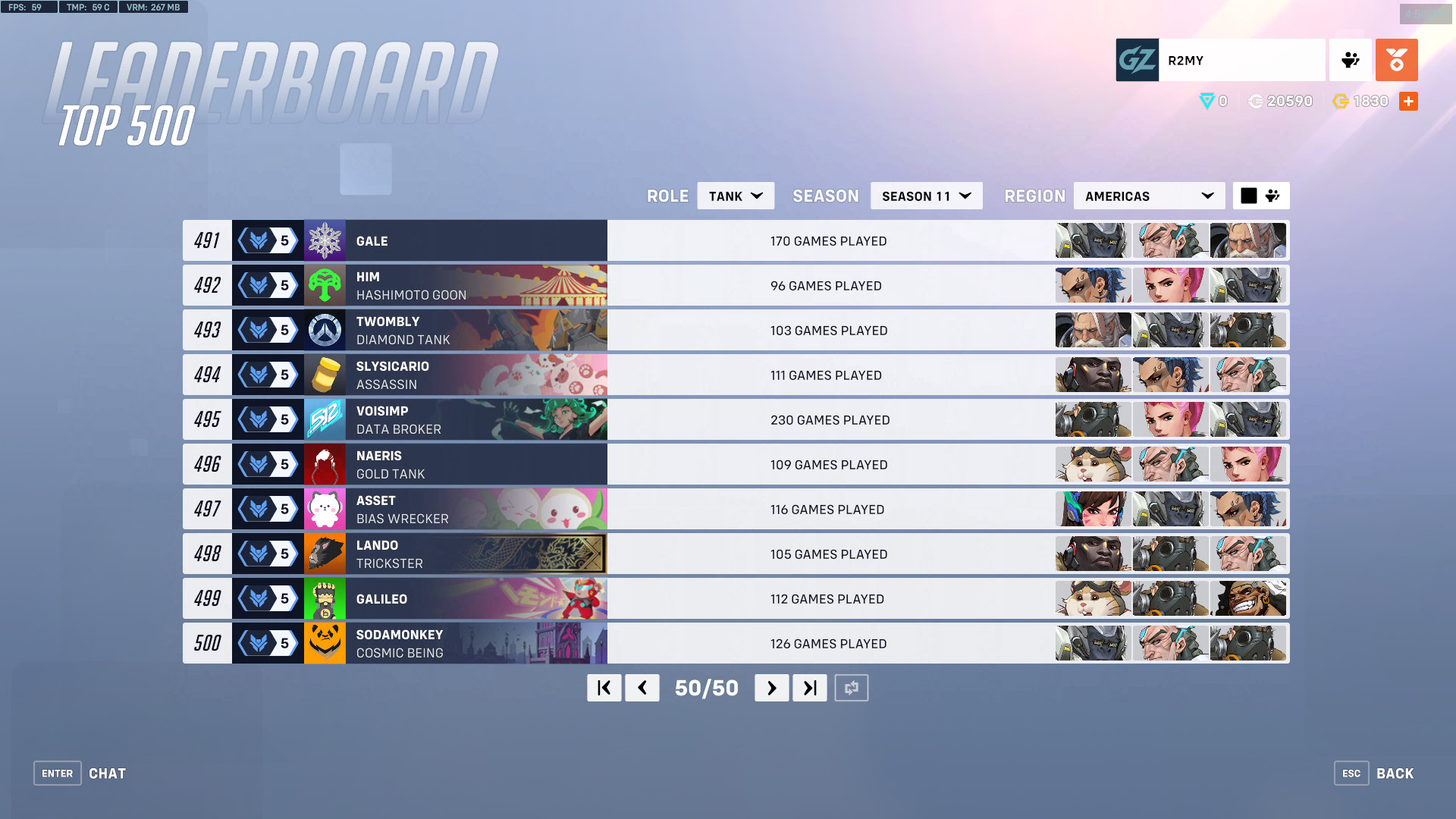This screenshot has height=819, width=1456.
Task: Open the plus icon to buy currency
Action: (1408, 101)
